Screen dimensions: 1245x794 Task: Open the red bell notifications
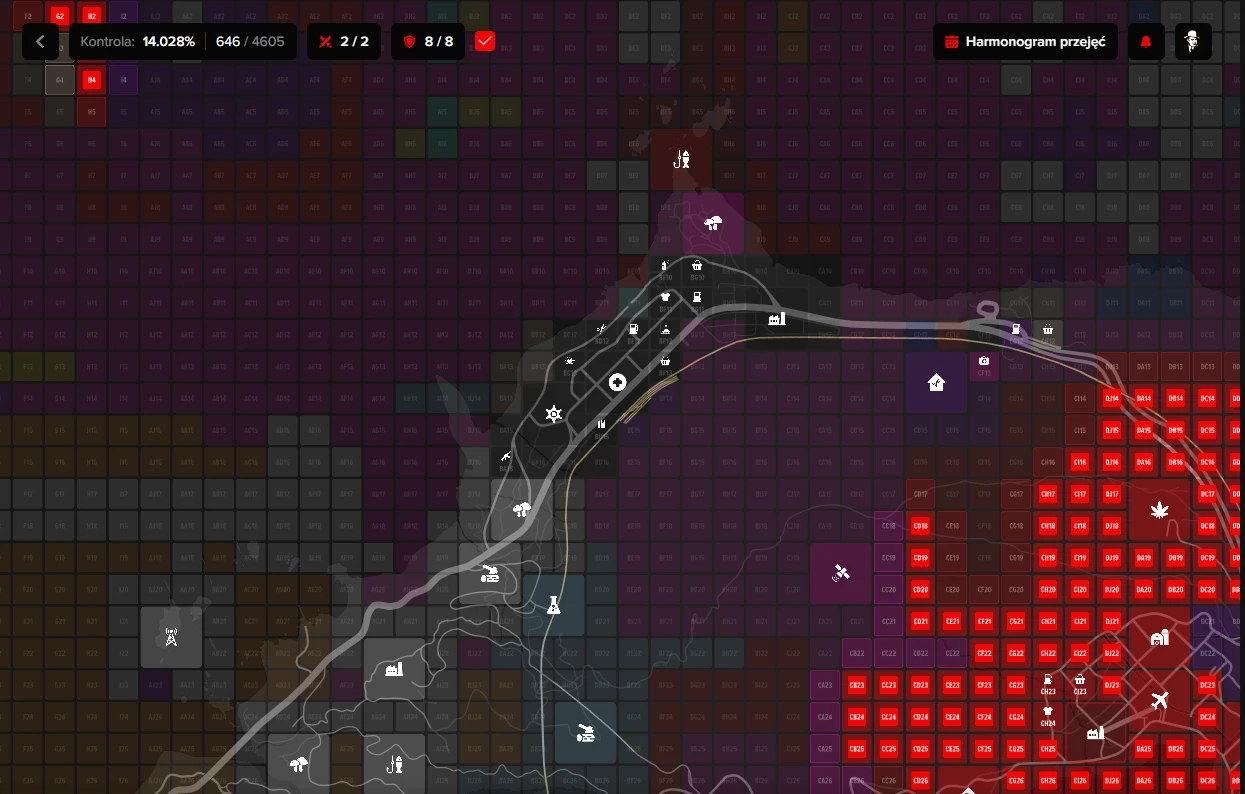pyautogui.click(x=1146, y=42)
